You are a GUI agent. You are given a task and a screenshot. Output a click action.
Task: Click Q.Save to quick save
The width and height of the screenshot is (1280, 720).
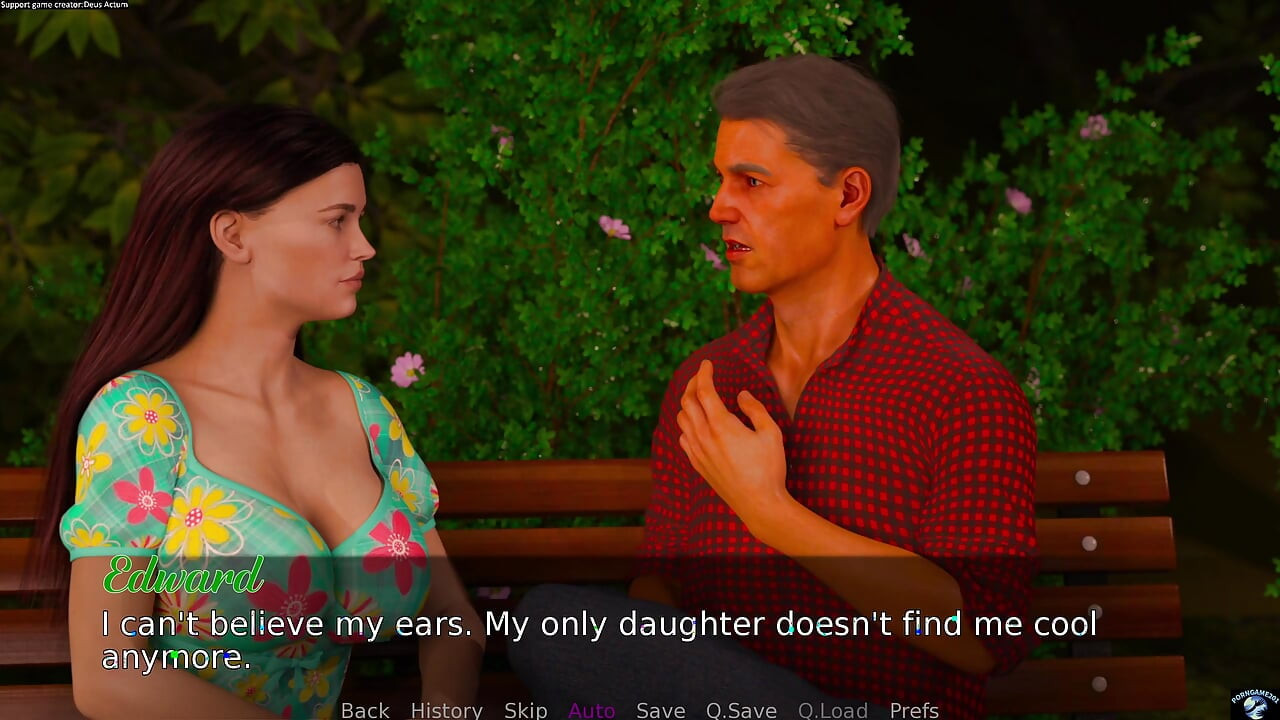coord(741,710)
